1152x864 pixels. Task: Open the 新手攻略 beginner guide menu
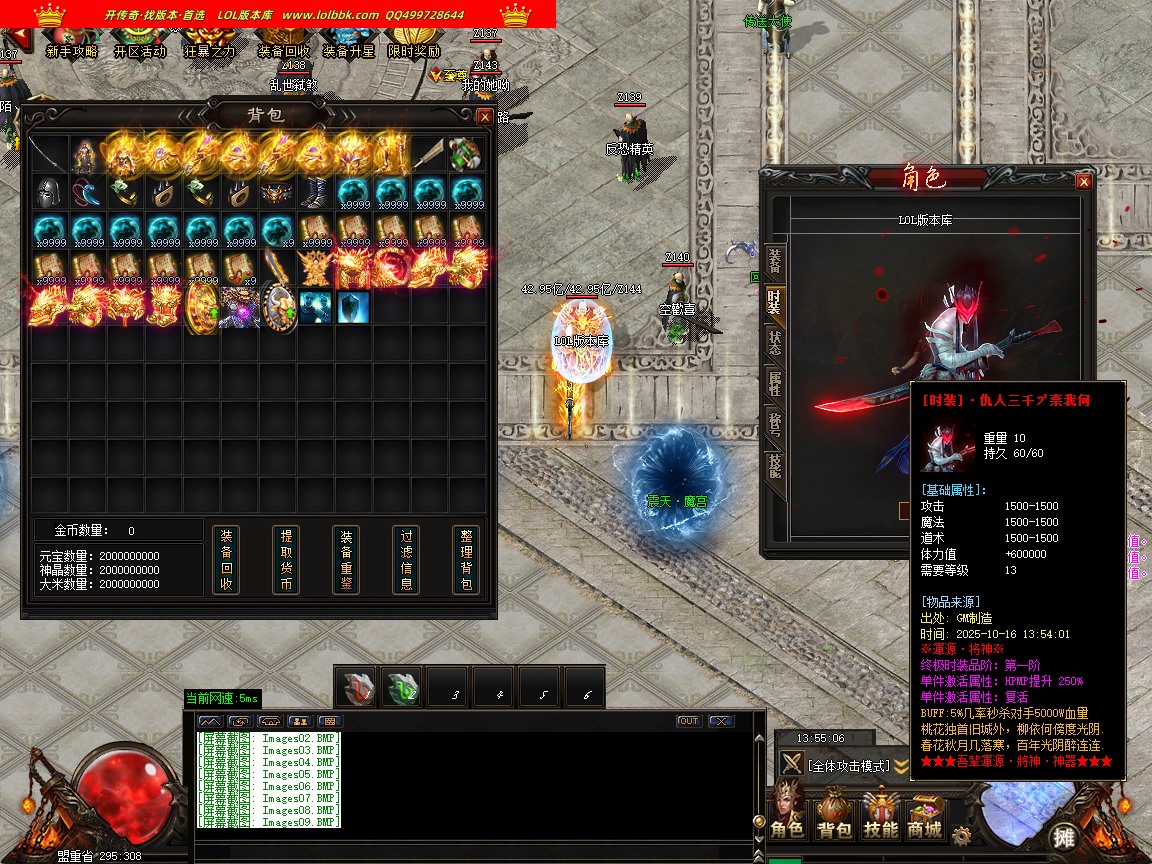pos(71,45)
